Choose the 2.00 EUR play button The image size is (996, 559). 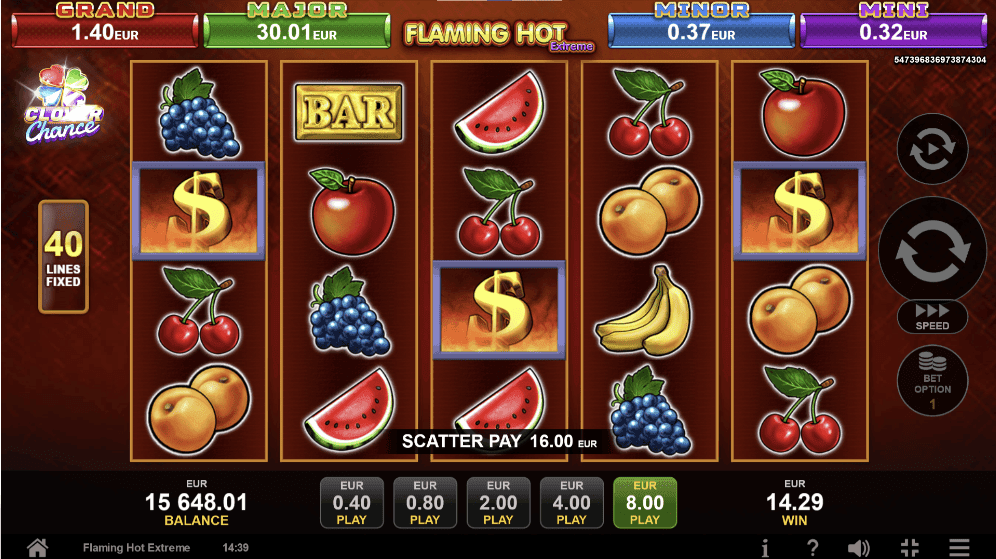coord(498,502)
